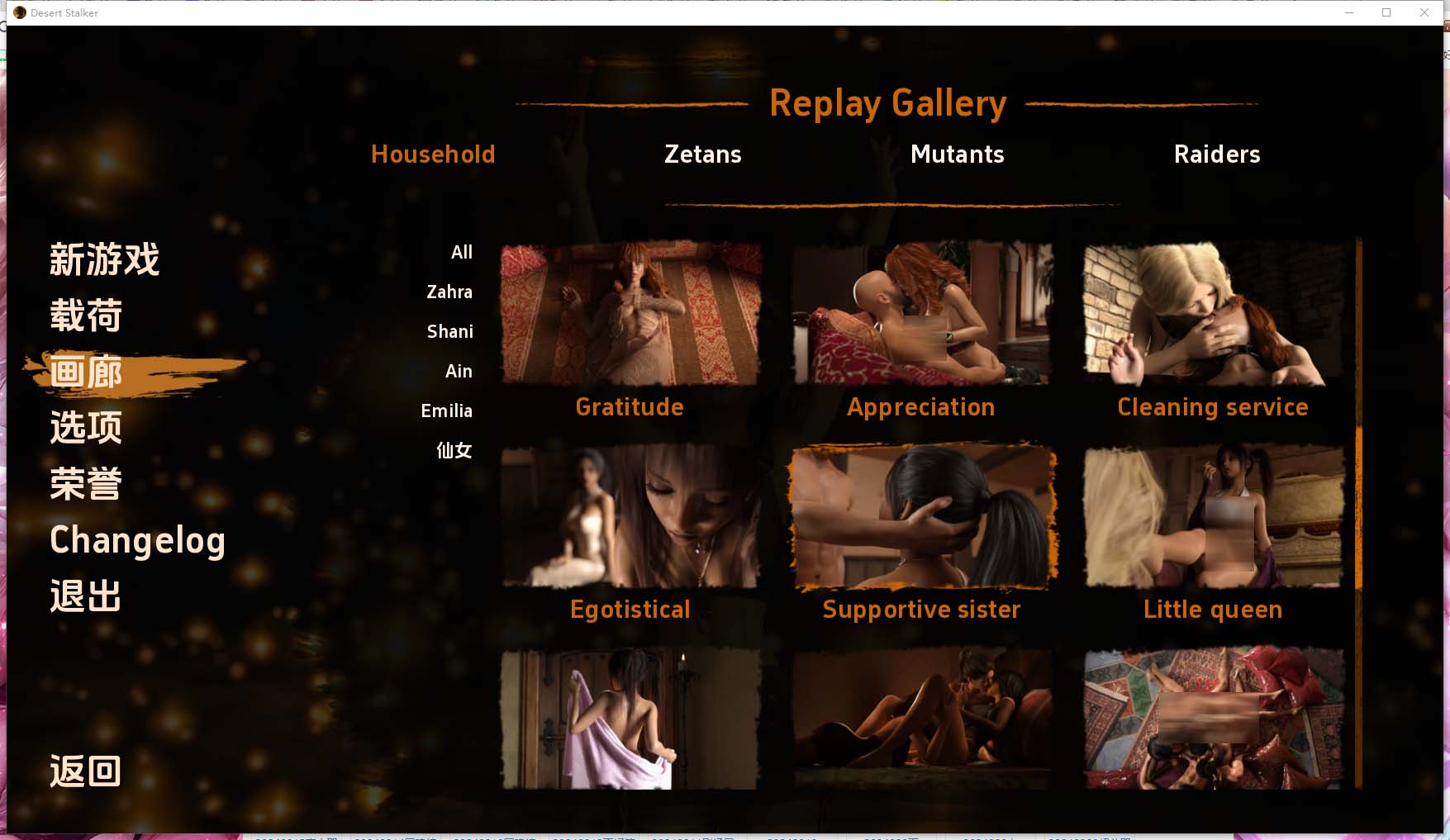The width and height of the screenshot is (1450, 840).
Task: Filter gallery by Zahra
Action: pos(449,292)
